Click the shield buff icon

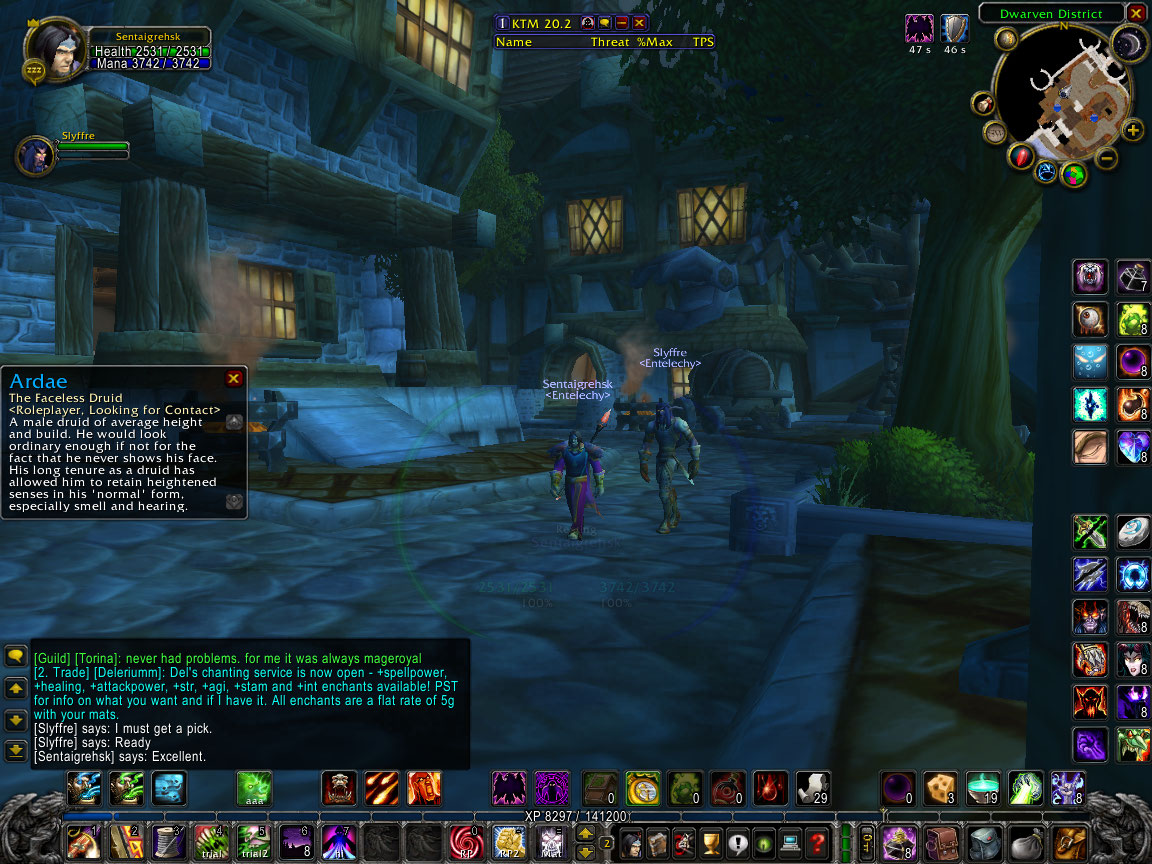pyautogui.click(x=955, y=28)
